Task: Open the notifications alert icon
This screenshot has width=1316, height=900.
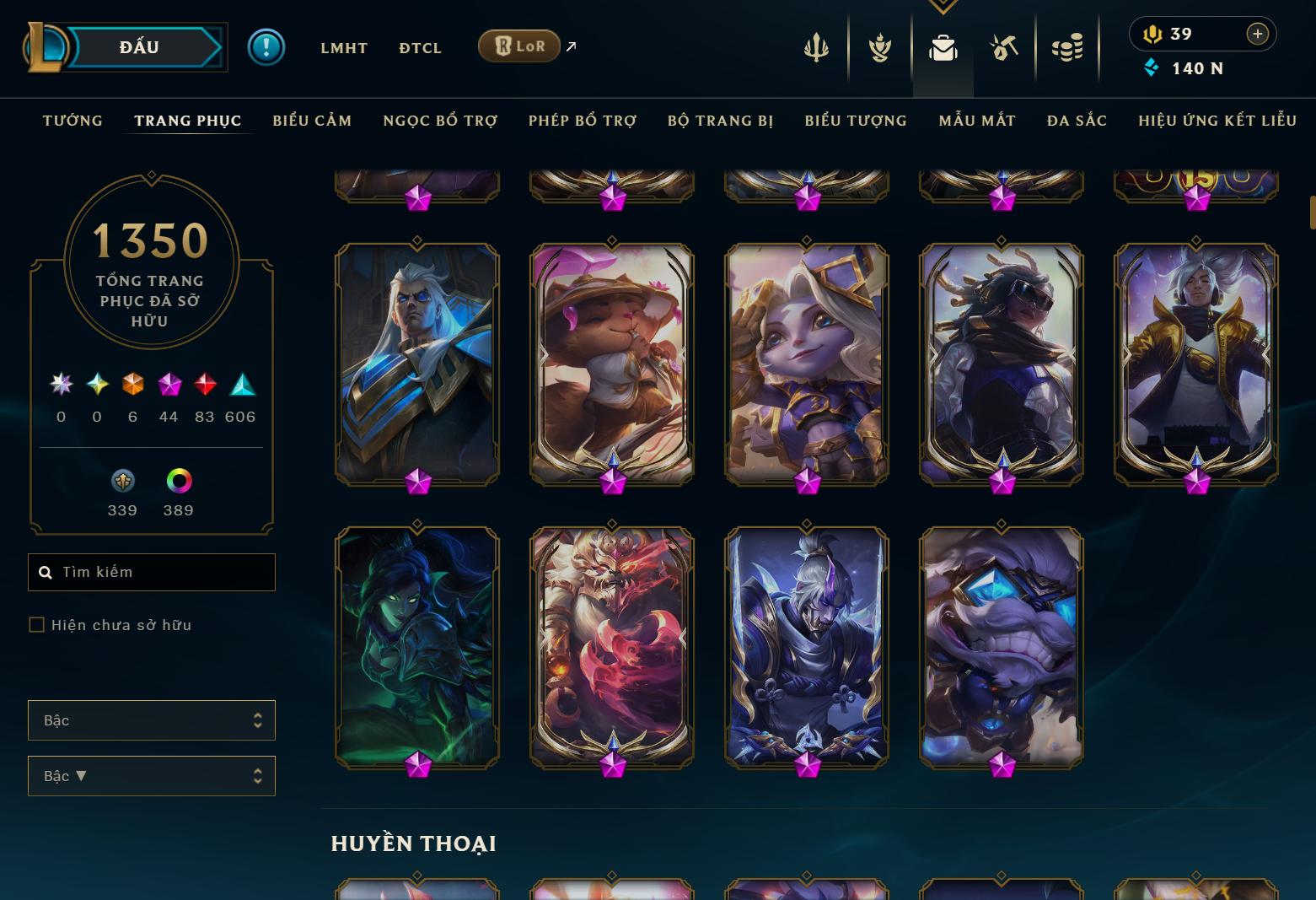Action: 266,46
